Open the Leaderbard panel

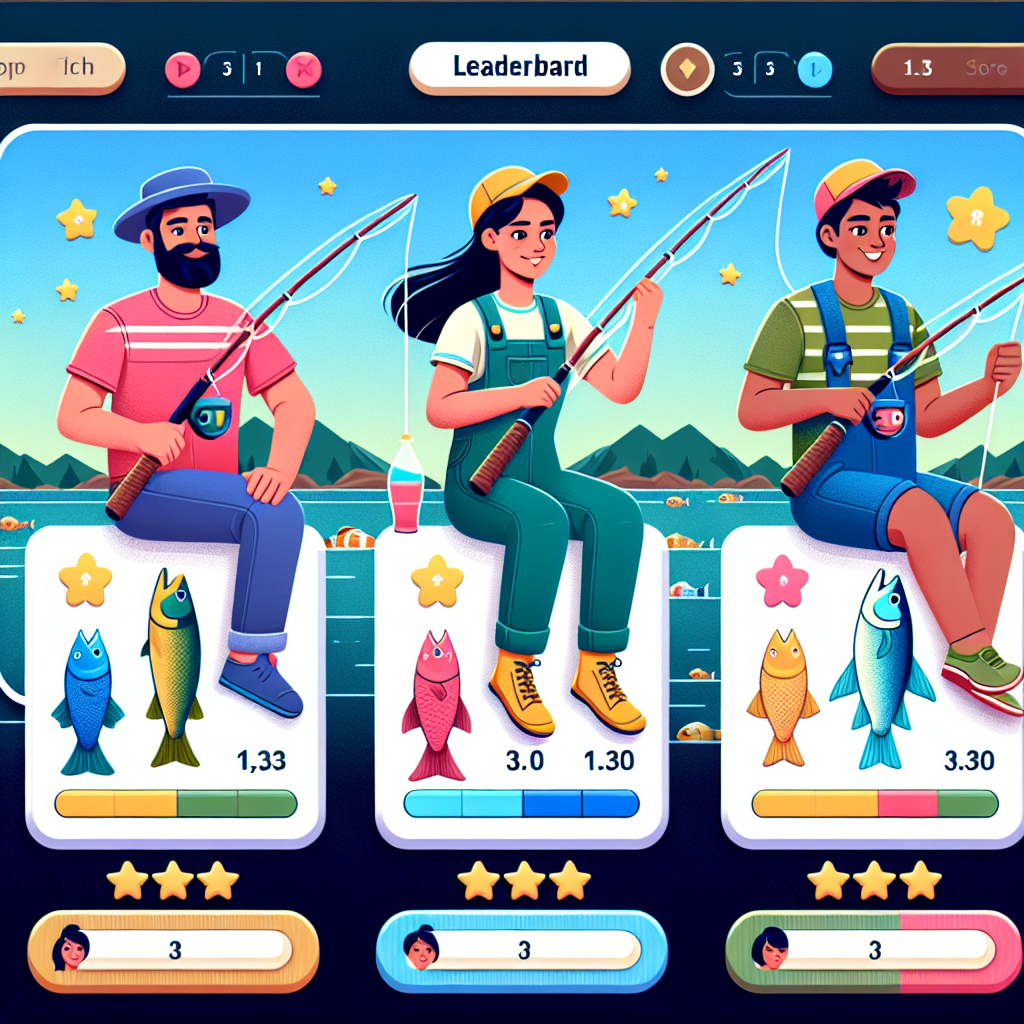pyautogui.click(x=519, y=69)
